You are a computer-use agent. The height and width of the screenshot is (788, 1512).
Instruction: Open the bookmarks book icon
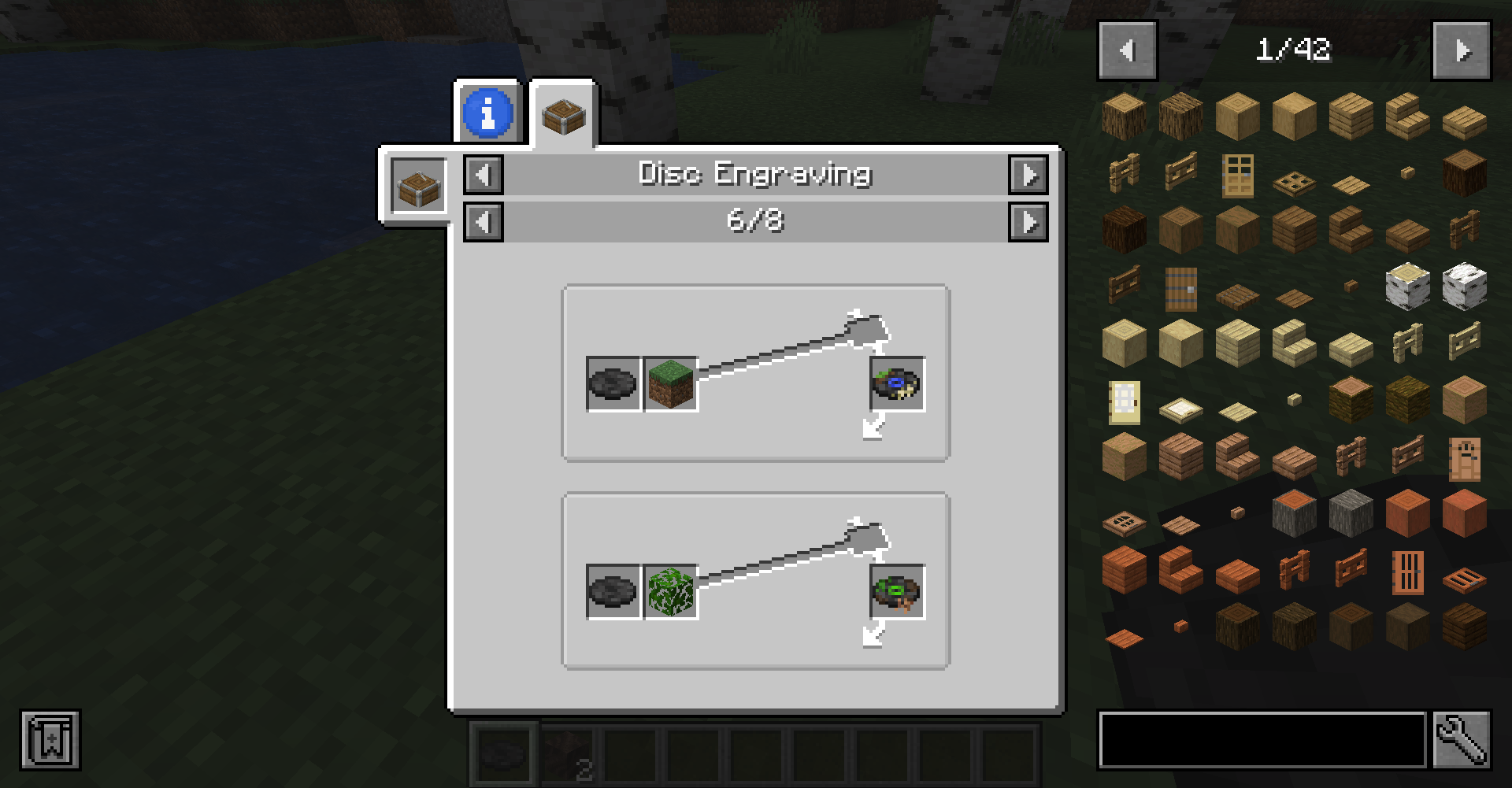click(x=50, y=740)
